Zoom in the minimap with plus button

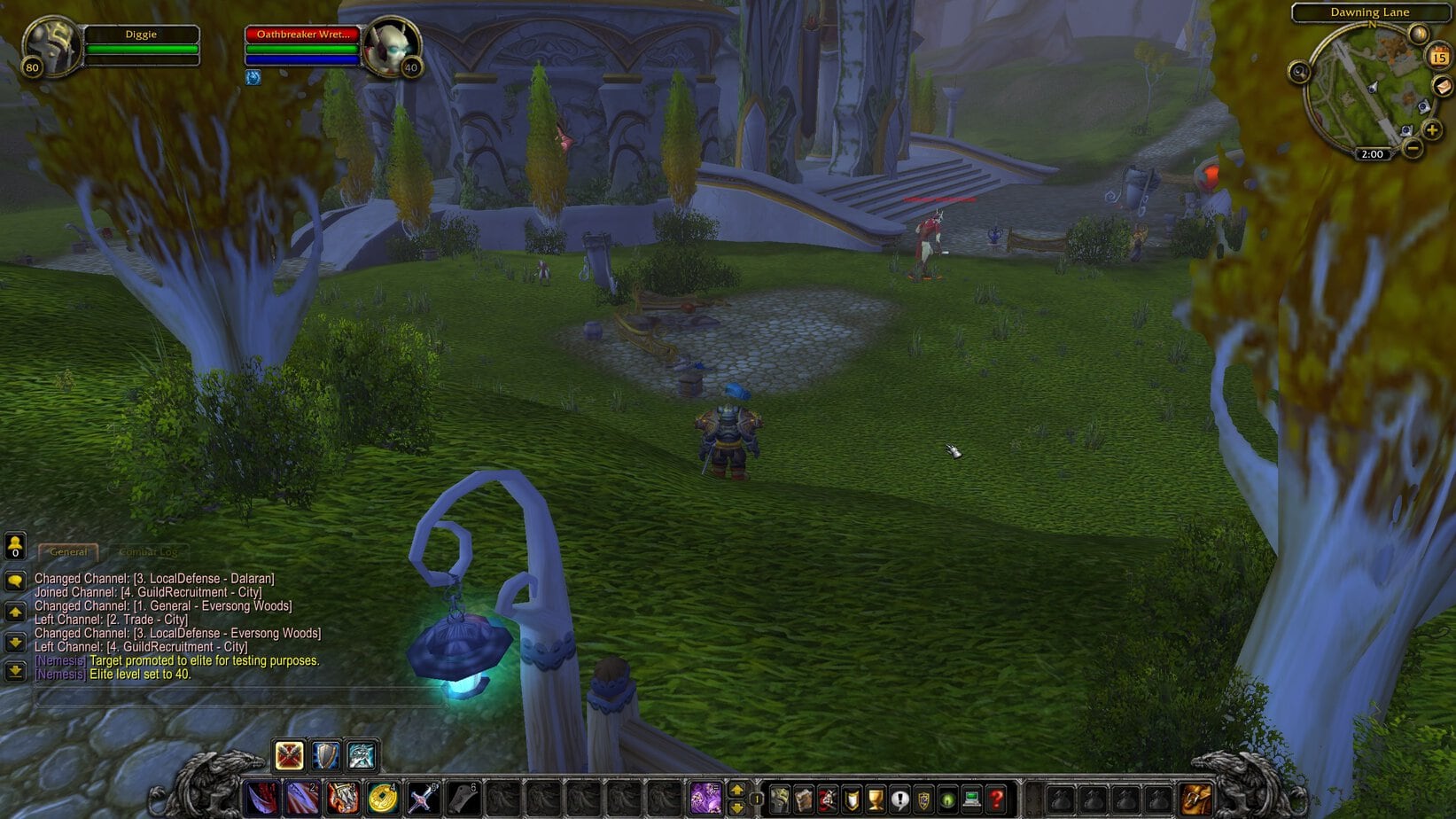pyautogui.click(x=1432, y=130)
